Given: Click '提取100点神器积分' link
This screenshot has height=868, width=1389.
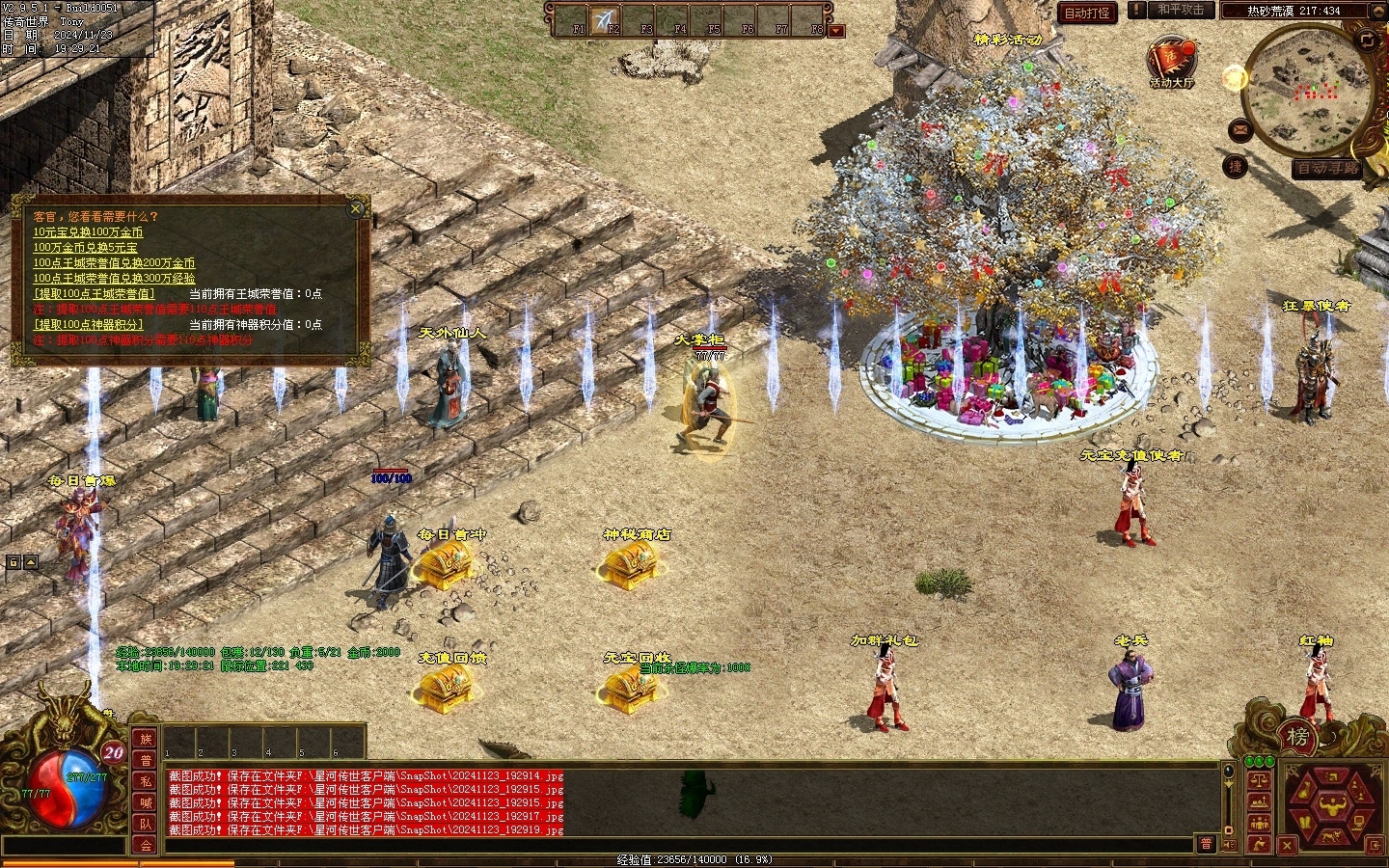Looking at the screenshot, I should 88,325.
